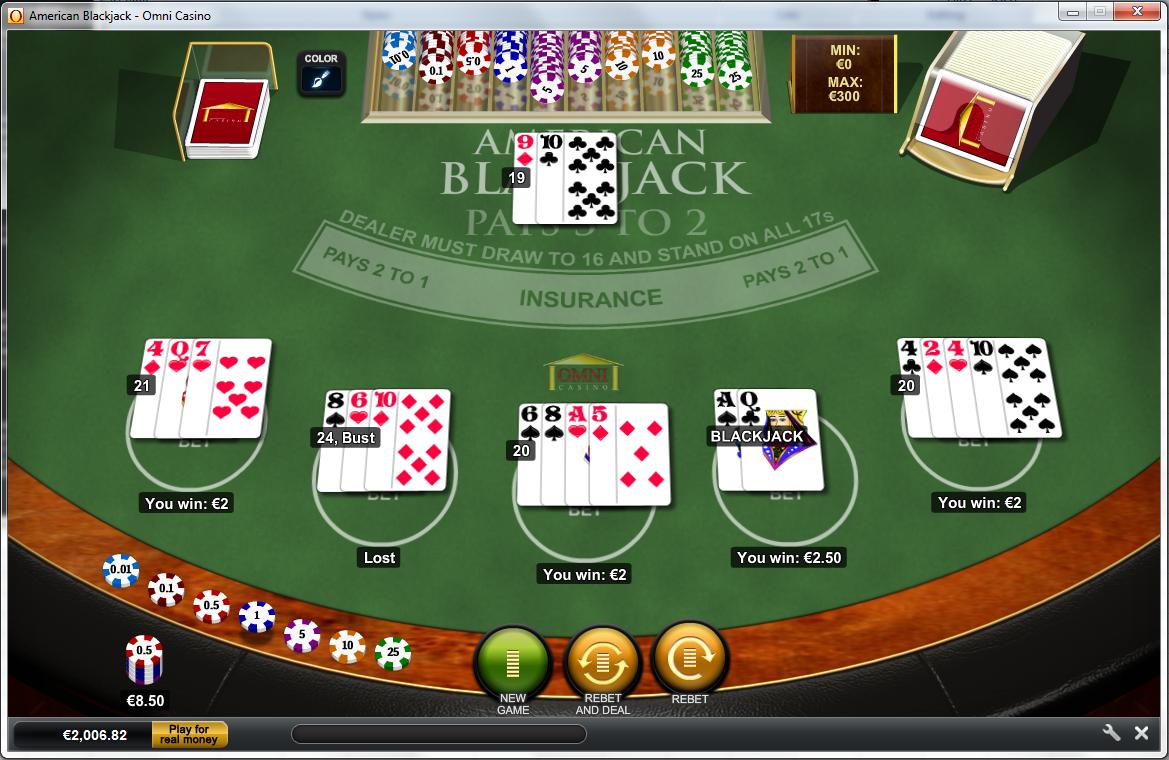The width and height of the screenshot is (1169, 760).
Task: Open the Color table settings
Action: (x=321, y=73)
